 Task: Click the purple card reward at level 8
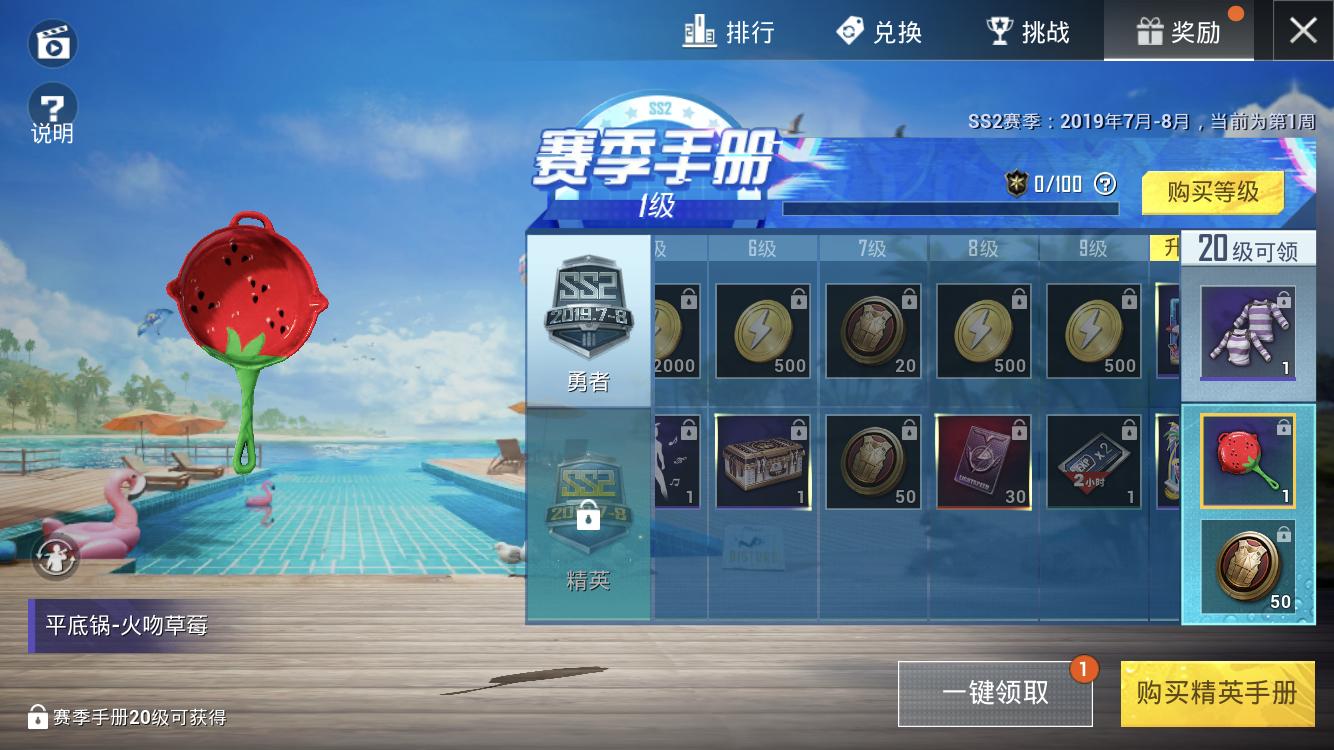point(983,462)
